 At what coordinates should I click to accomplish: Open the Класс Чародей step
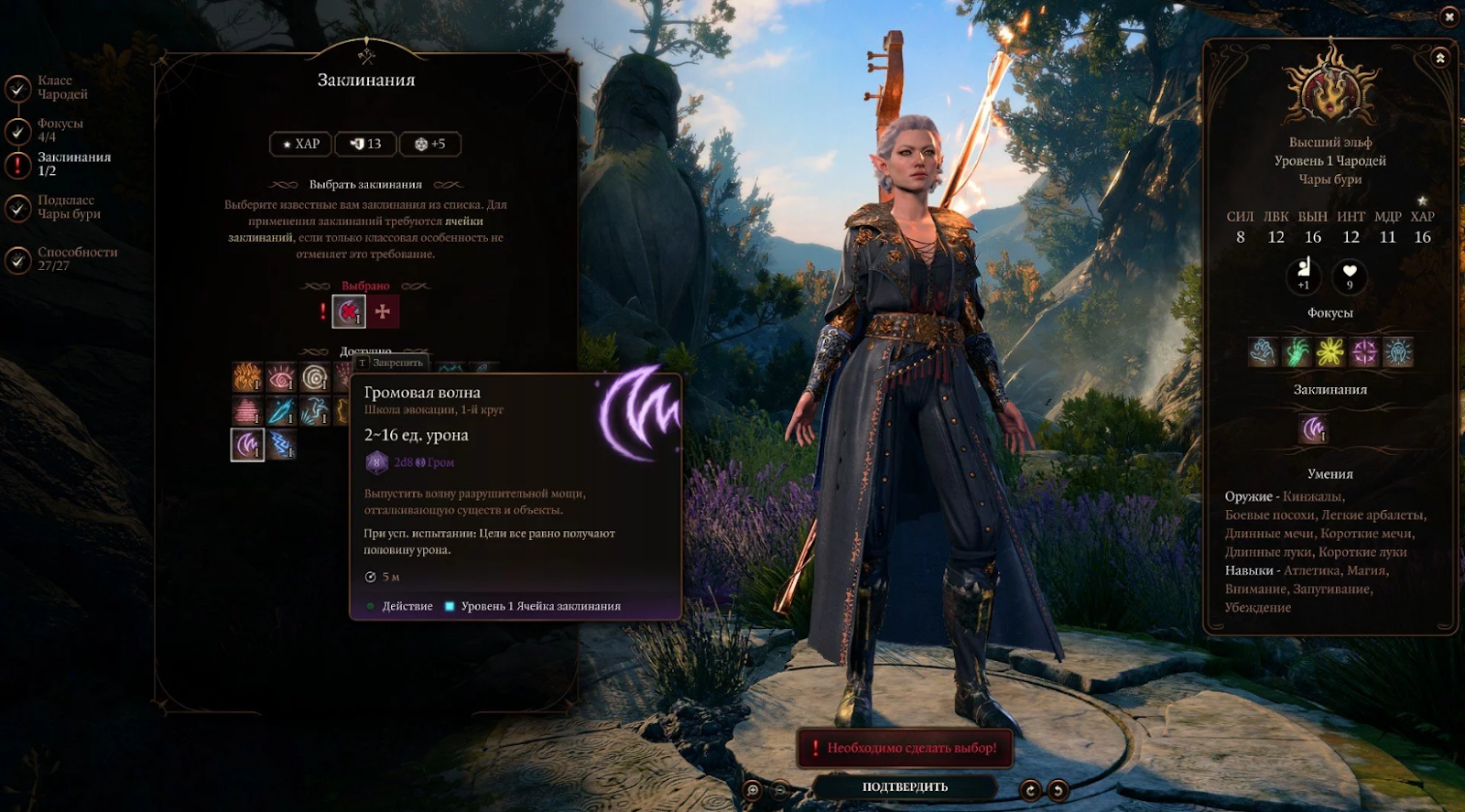coord(61,88)
